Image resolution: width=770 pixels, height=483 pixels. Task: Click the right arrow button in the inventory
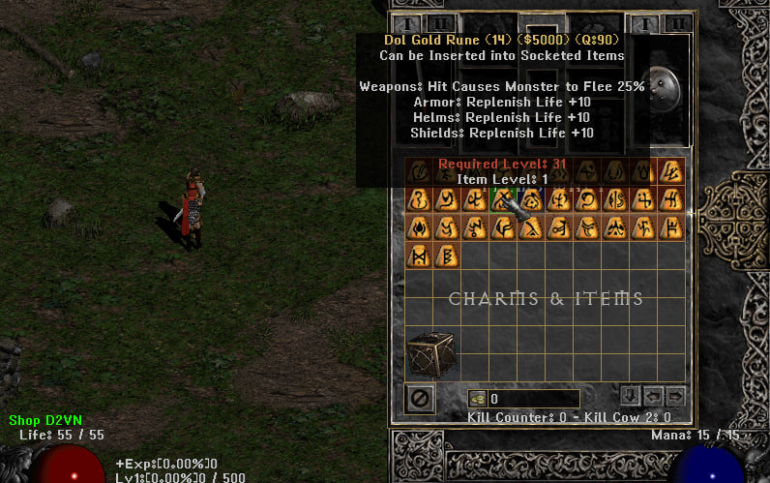(676, 395)
